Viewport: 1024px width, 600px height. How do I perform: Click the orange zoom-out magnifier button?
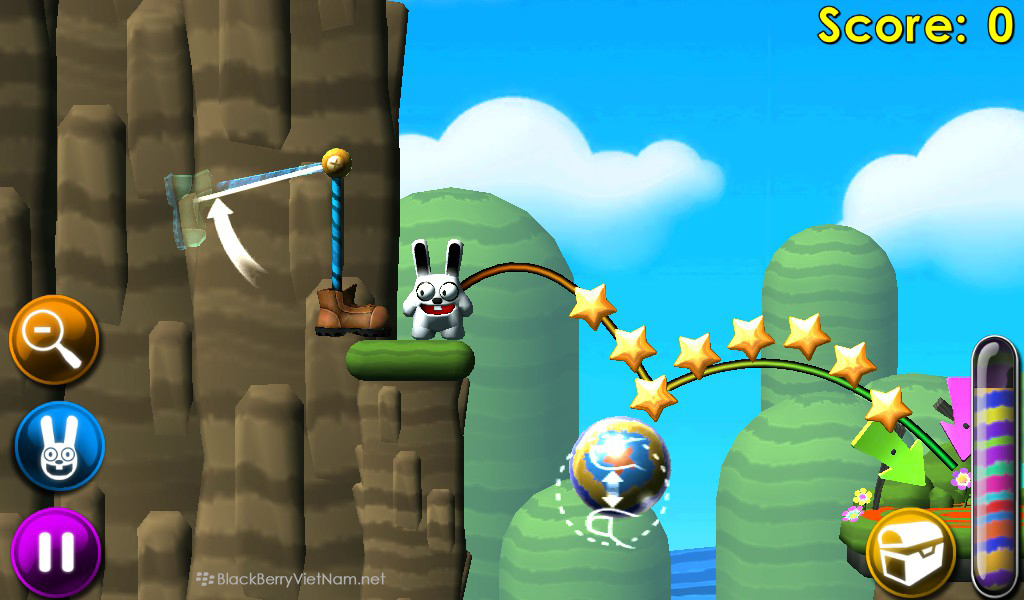pos(54,340)
